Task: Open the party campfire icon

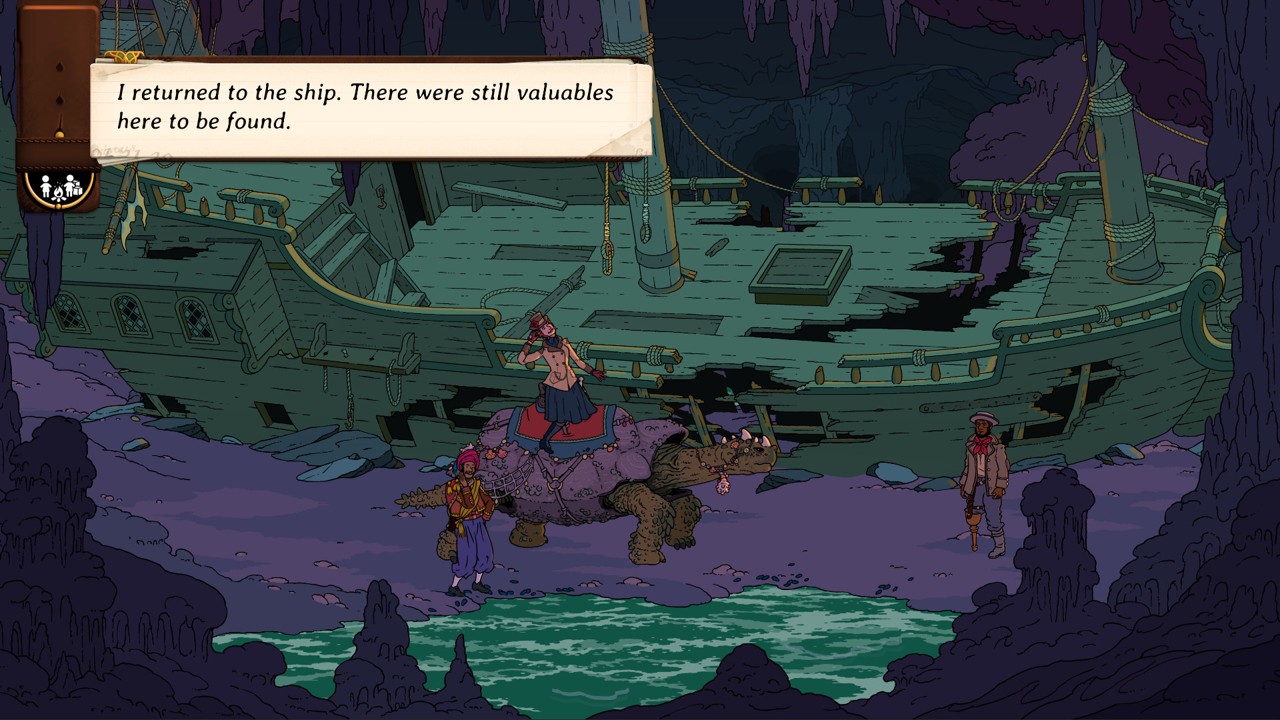Action: click(x=58, y=186)
